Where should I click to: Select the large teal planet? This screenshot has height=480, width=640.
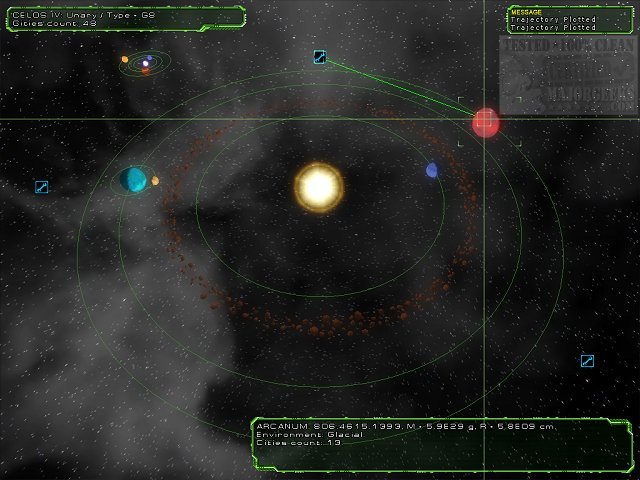(x=133, y=179)
